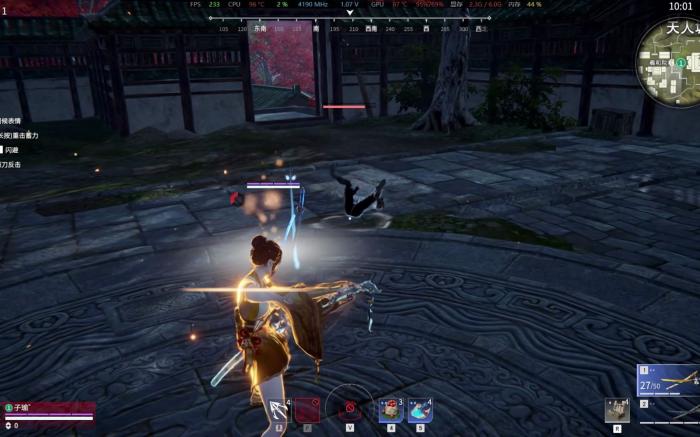The image size is (700, 437).
Task: Click the compass bar heading strip
Action: [x=350, y=29]
